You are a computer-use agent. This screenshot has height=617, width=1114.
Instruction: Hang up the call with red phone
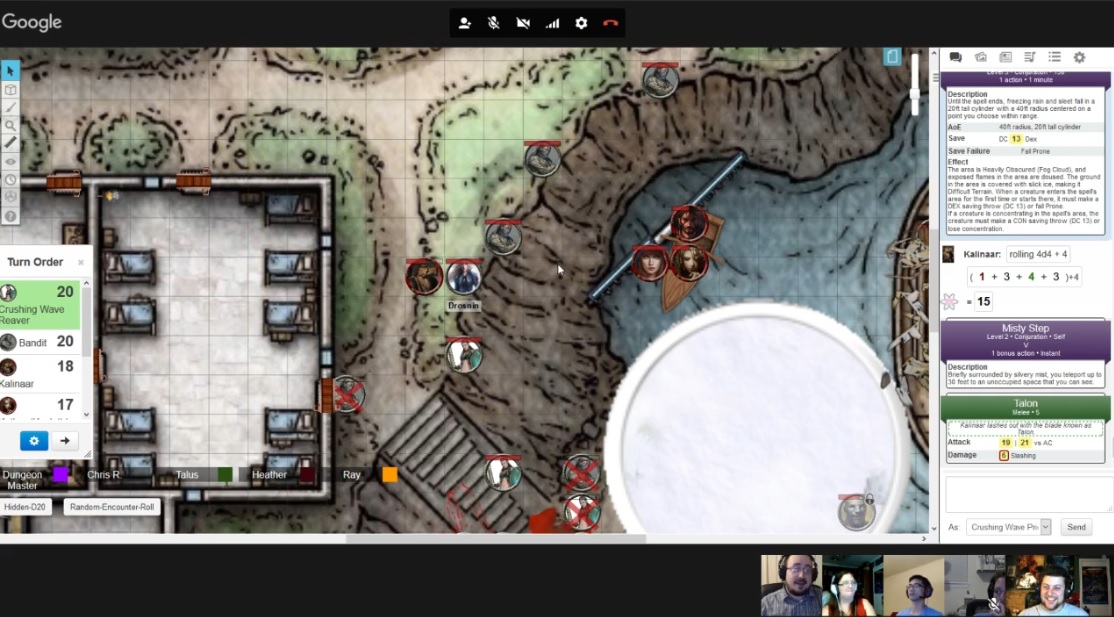point(610,23)
